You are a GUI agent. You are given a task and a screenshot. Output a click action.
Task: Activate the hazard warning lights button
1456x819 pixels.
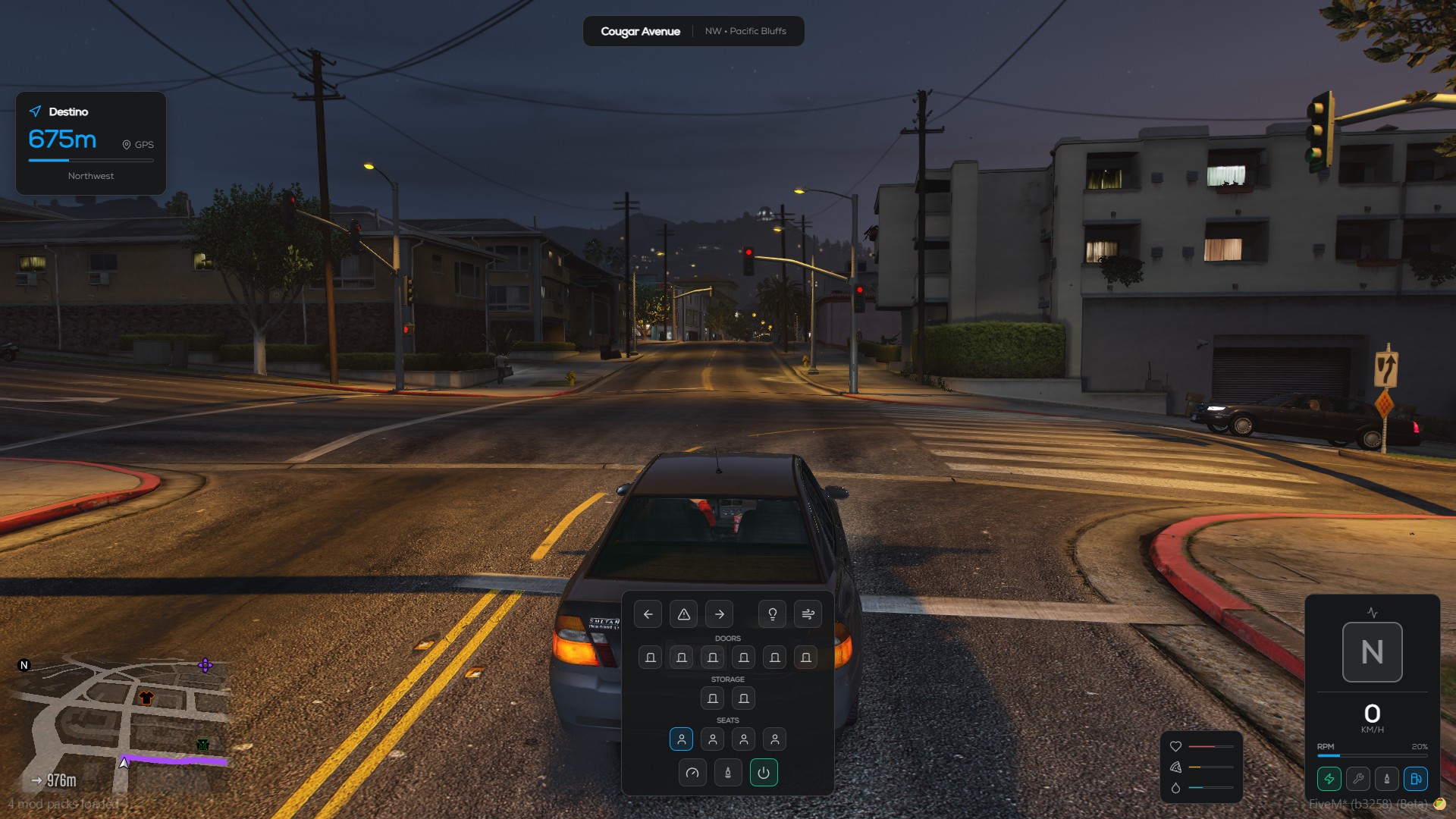[683, 614]
